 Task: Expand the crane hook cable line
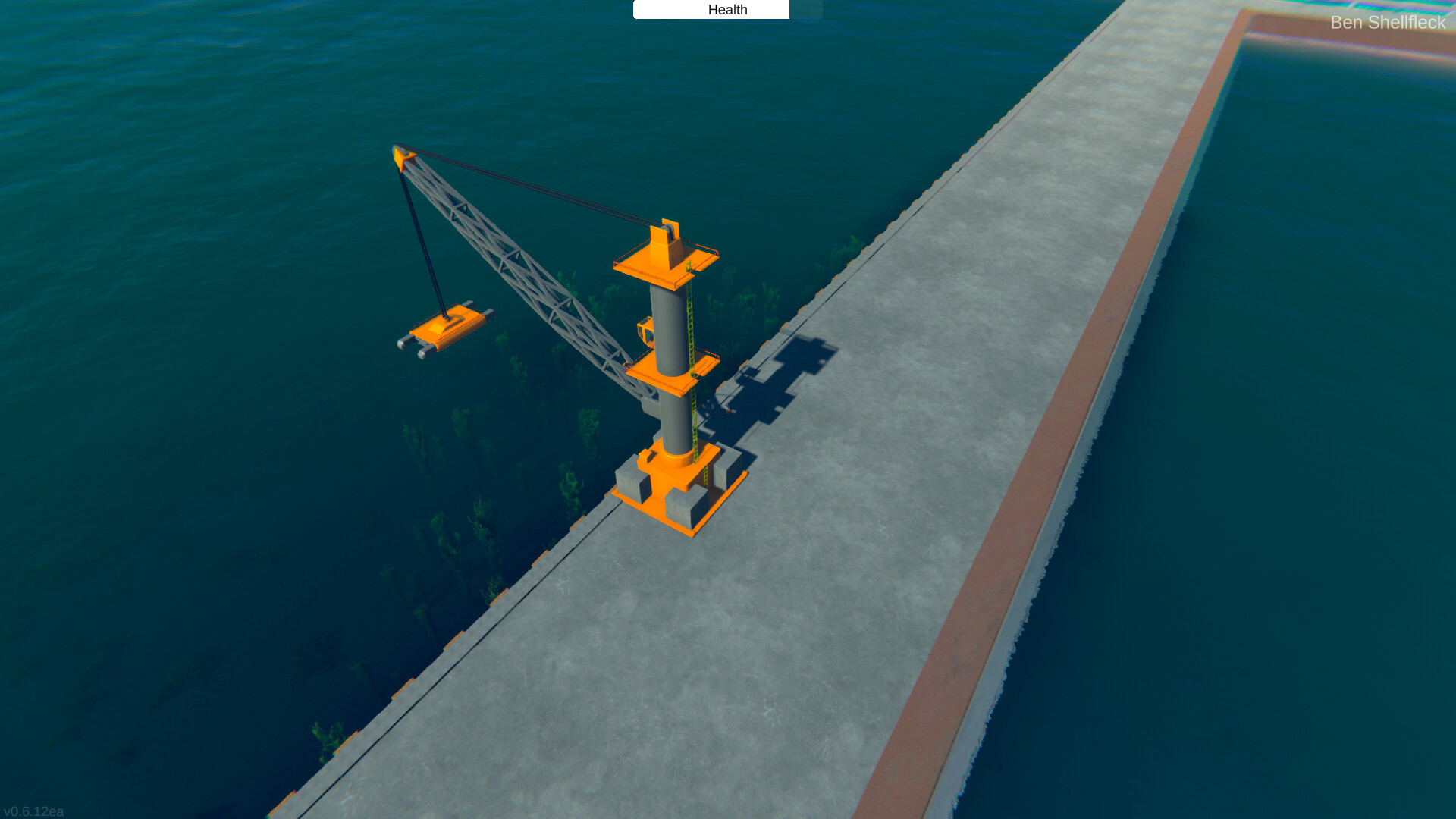coord(425,235)
